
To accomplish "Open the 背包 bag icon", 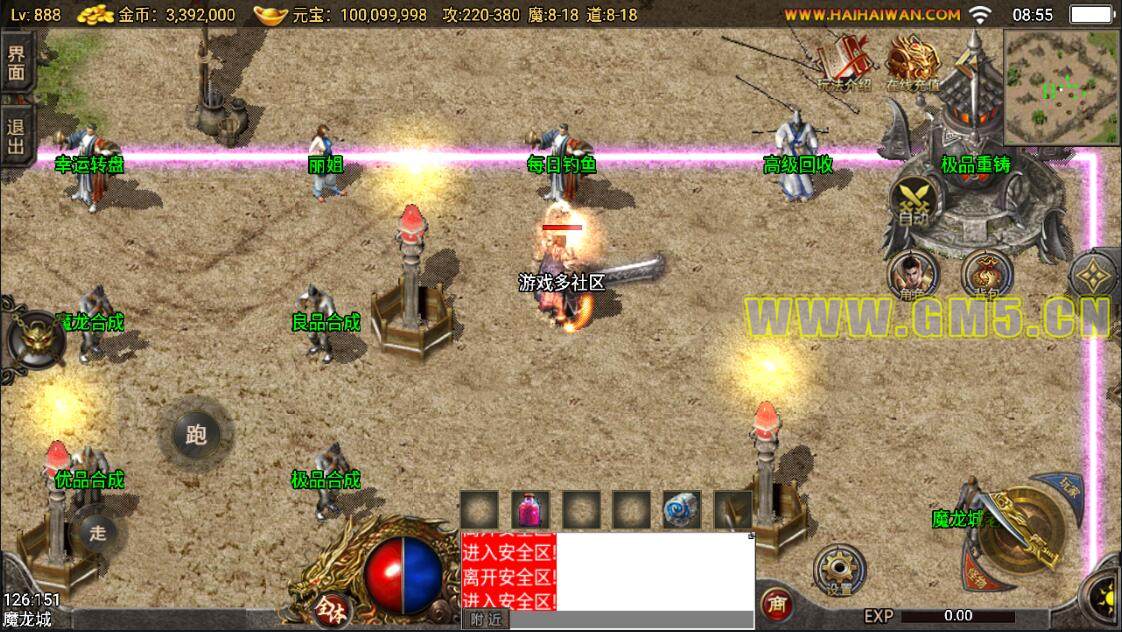I will pos(987,276).
